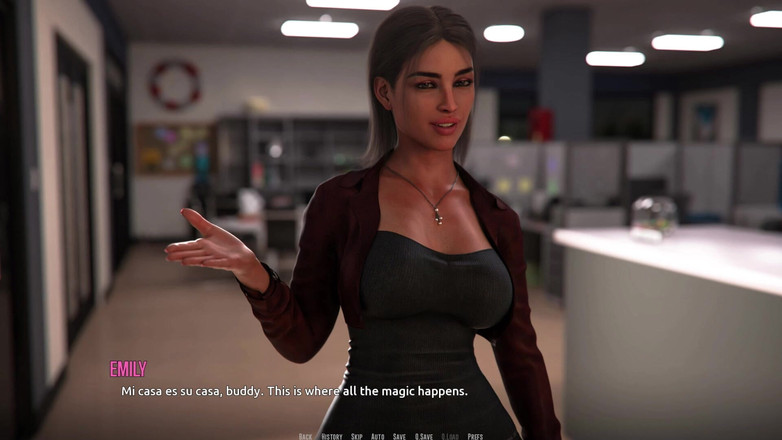
Task: Open the Save game screen
Action: (x=399, y=436)
